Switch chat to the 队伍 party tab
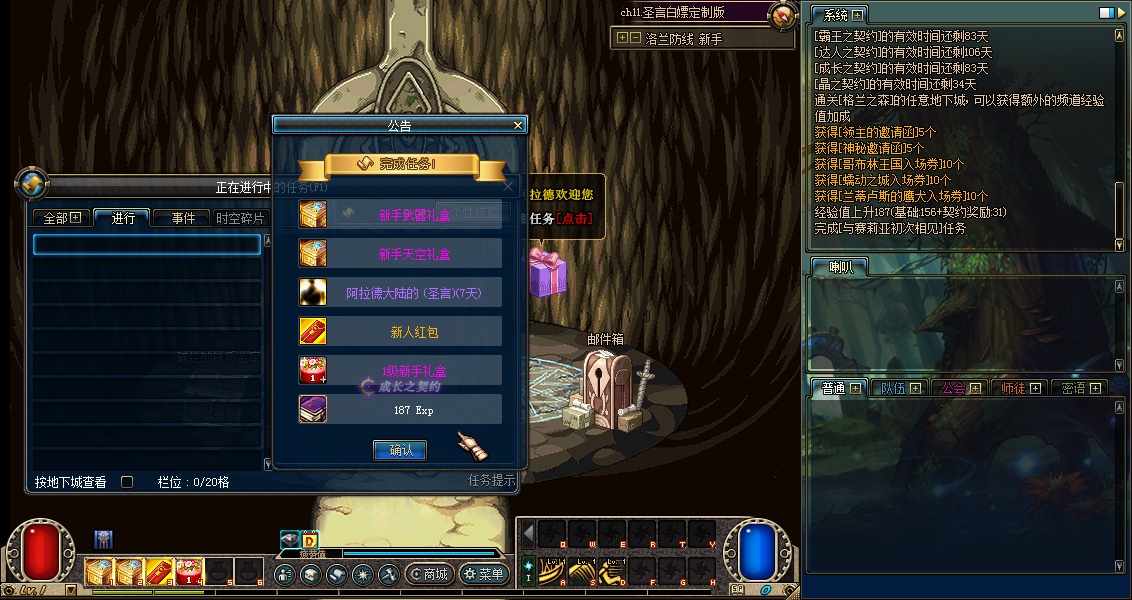This screenshot has height=600, width=1132. [899, 388]
